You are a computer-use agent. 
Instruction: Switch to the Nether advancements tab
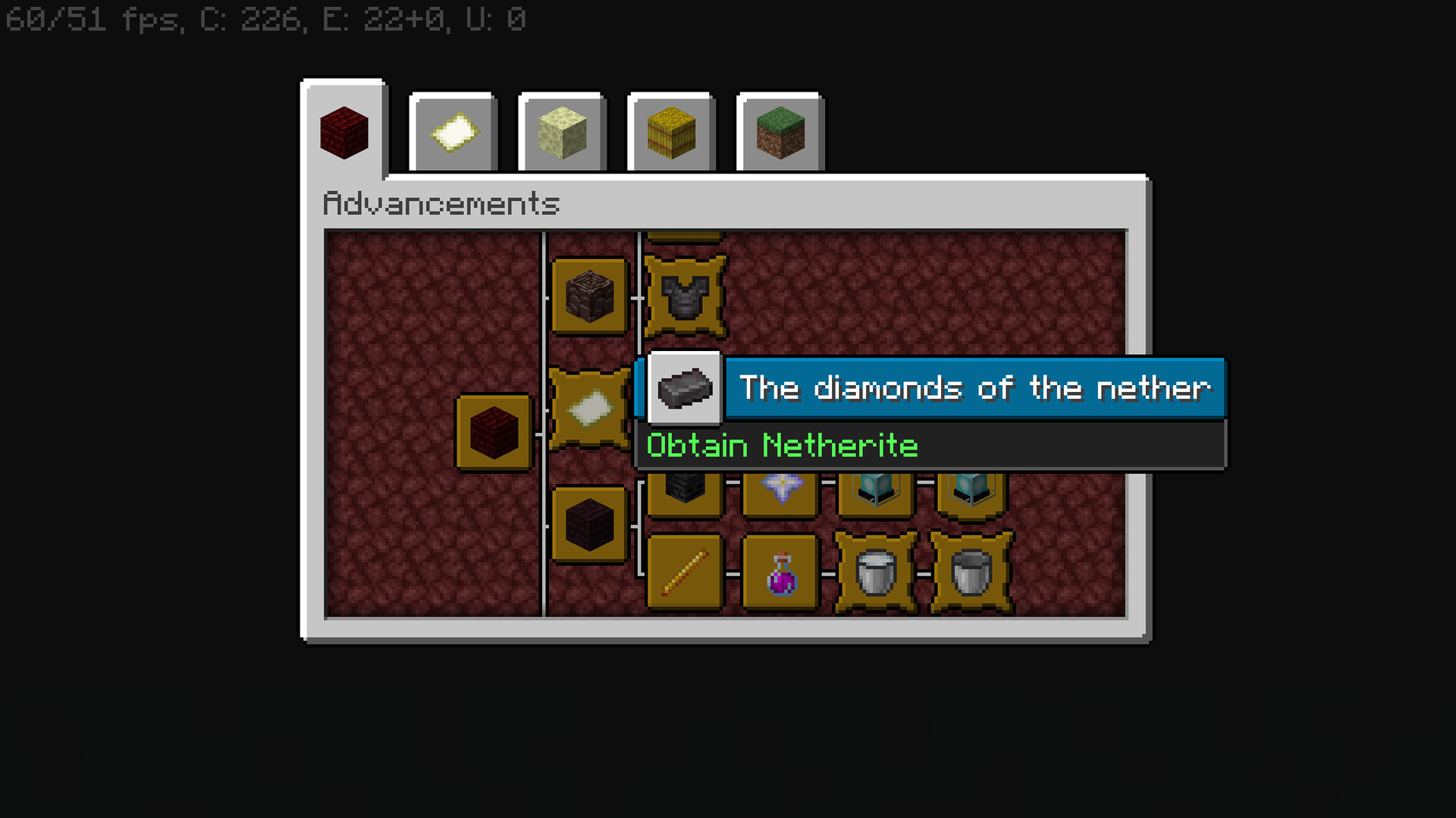point(344,132)
